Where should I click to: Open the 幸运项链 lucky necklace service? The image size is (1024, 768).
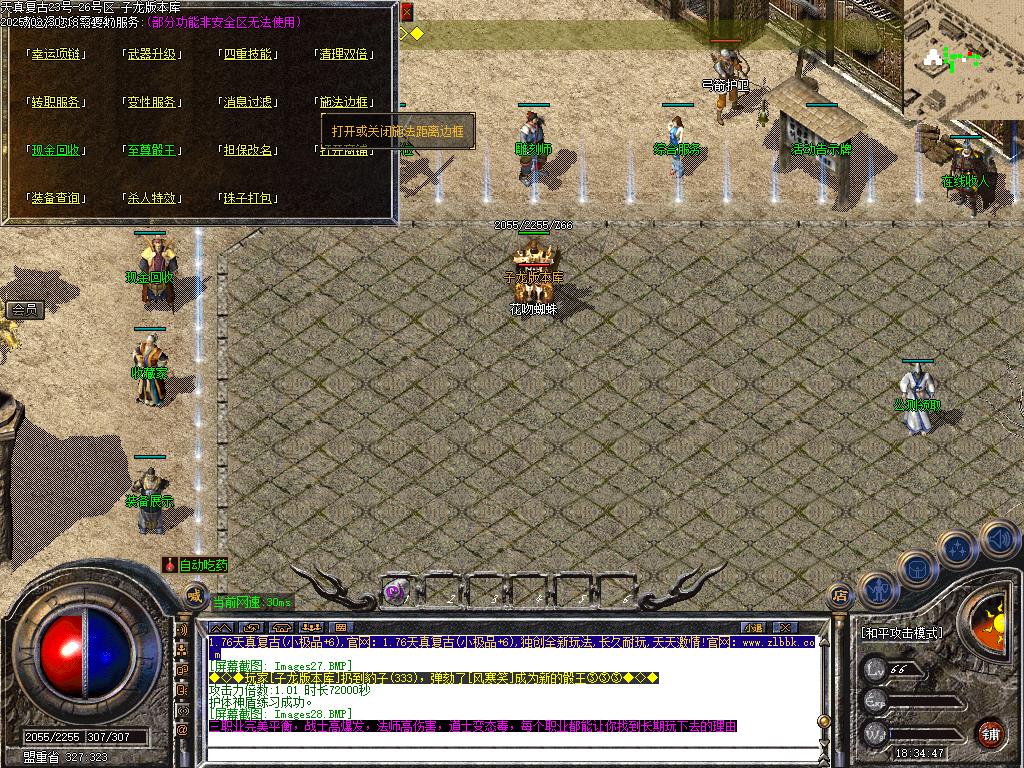coord(57,54)
